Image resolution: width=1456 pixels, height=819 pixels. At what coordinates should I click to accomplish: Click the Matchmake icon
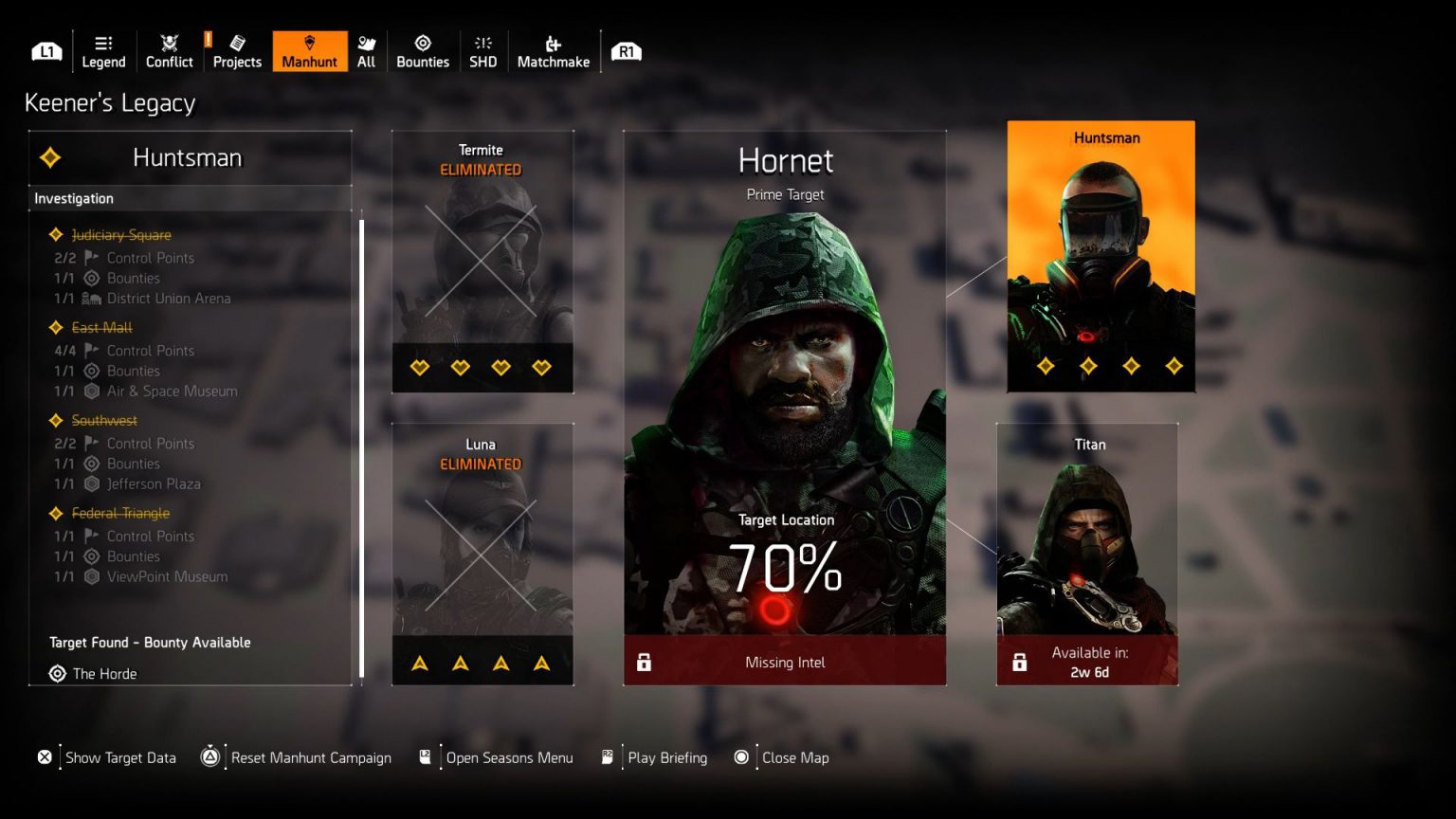pos(553,44)
